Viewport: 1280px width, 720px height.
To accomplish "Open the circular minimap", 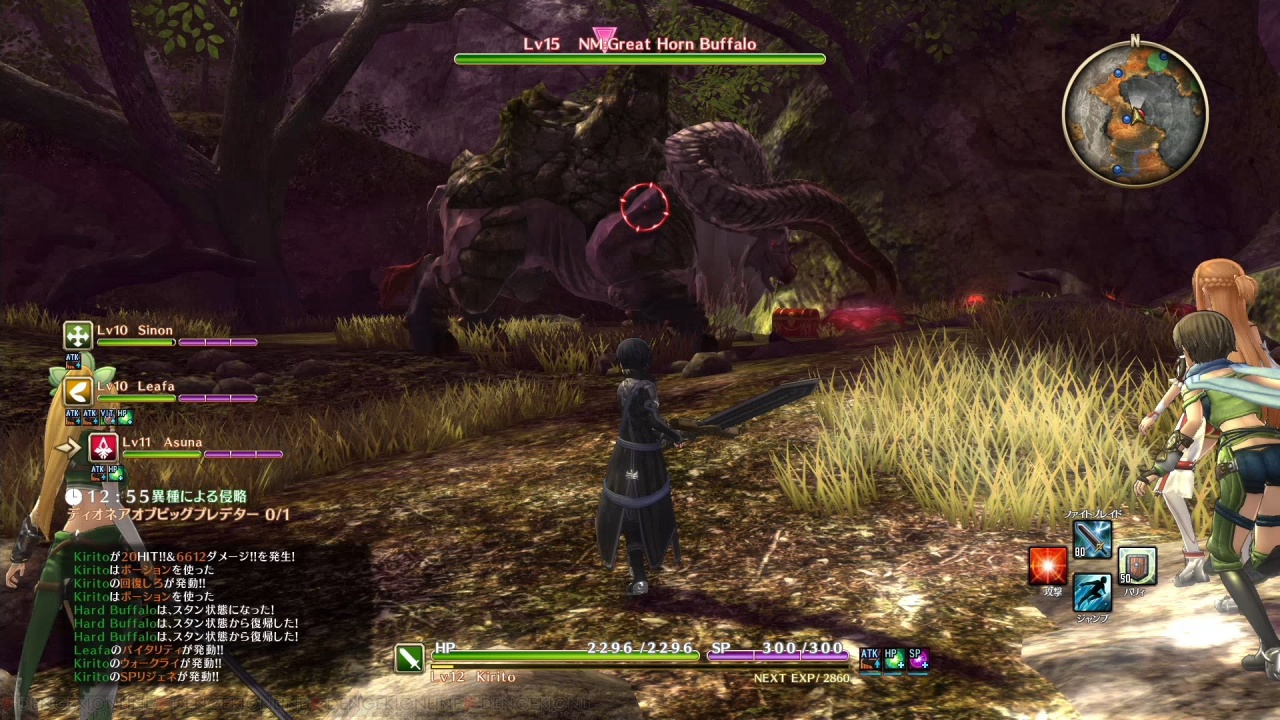I will coord(1135,113).
